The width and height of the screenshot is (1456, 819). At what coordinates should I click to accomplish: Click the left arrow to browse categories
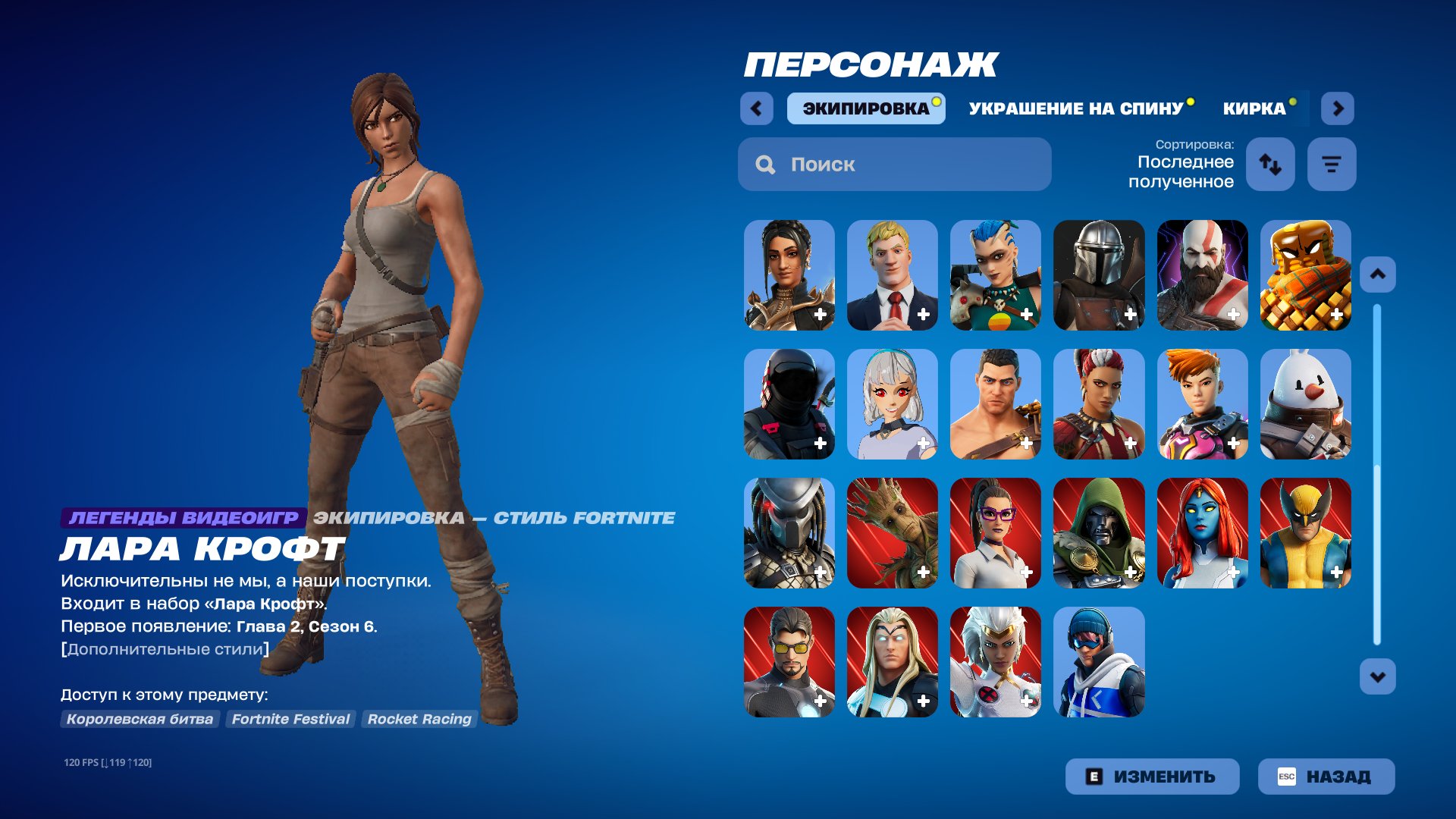pos(755,108)
